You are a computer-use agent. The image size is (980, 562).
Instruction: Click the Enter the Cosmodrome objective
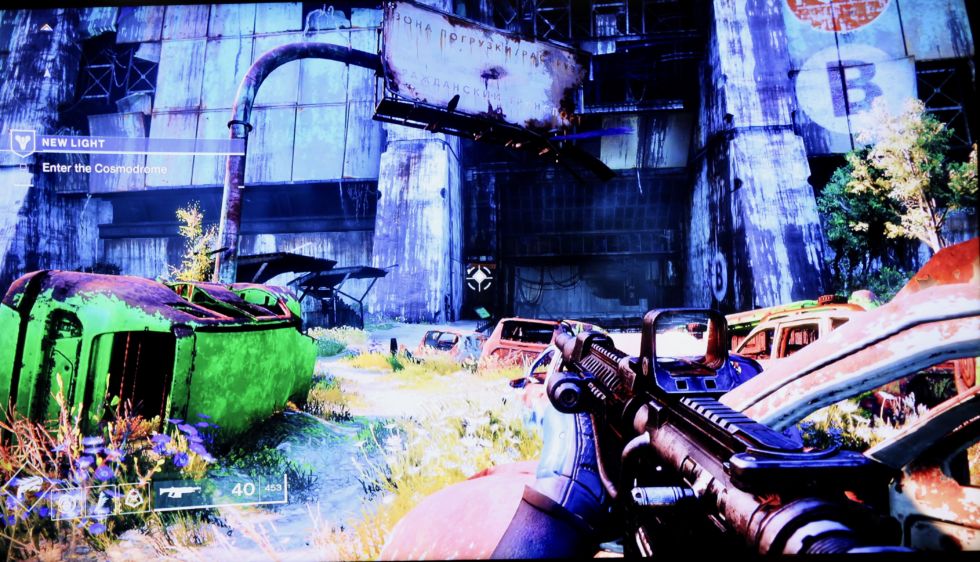point(103,168)
